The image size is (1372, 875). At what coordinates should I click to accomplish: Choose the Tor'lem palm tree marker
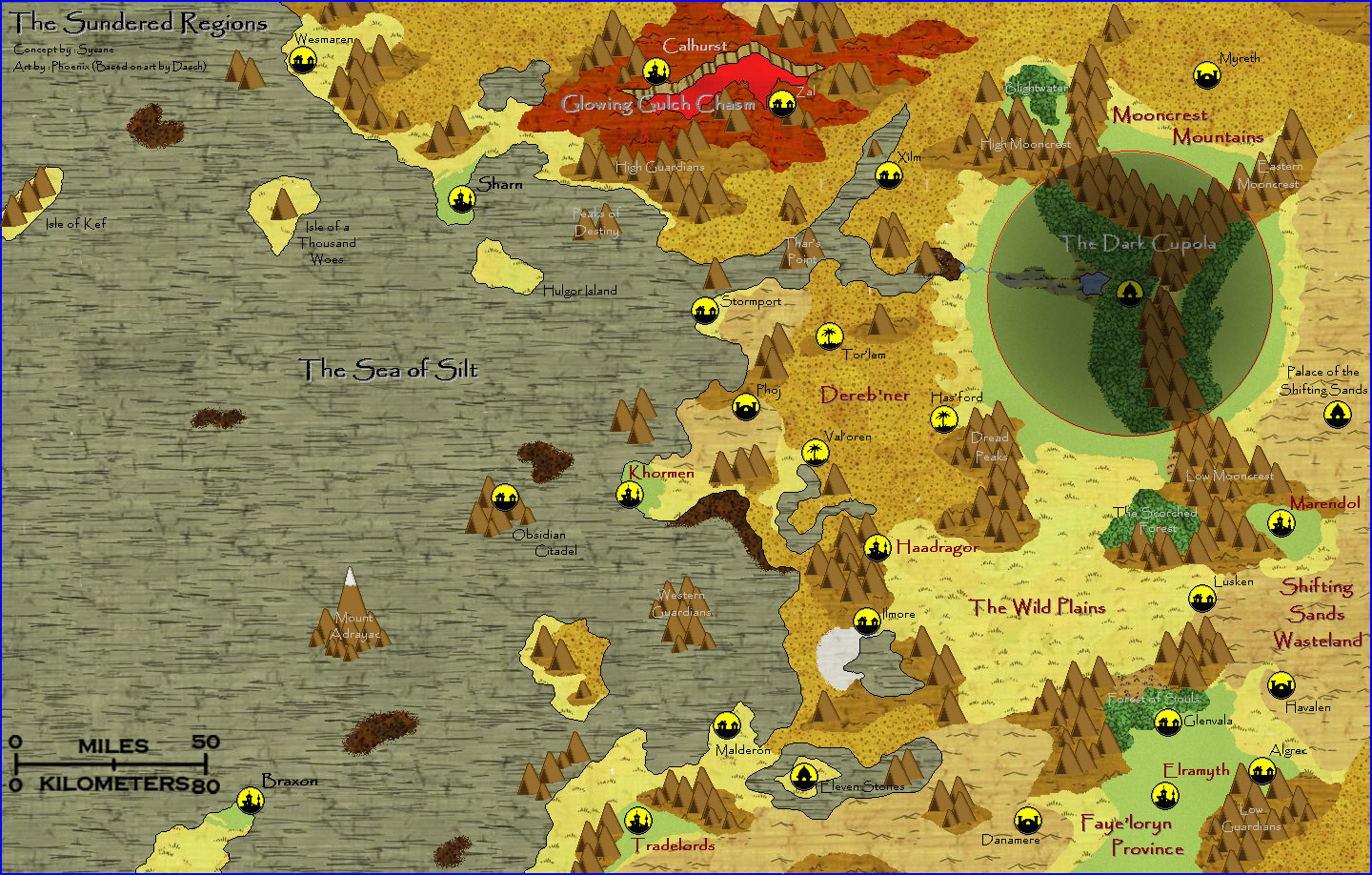[830, 336]
